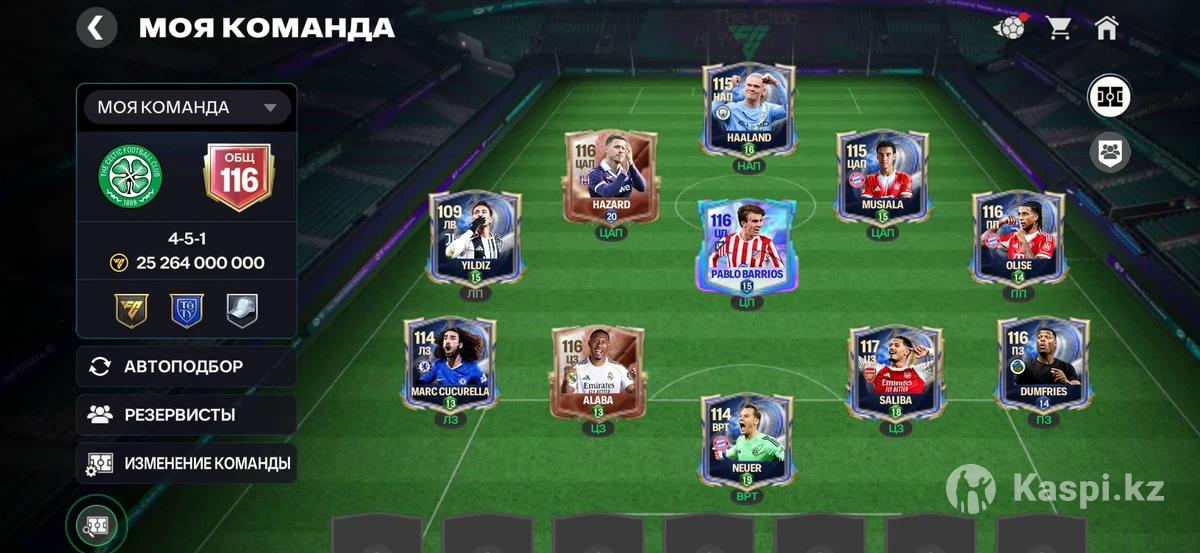
Task: Go back using the arrow button
Action: click(x=96, y=27)
